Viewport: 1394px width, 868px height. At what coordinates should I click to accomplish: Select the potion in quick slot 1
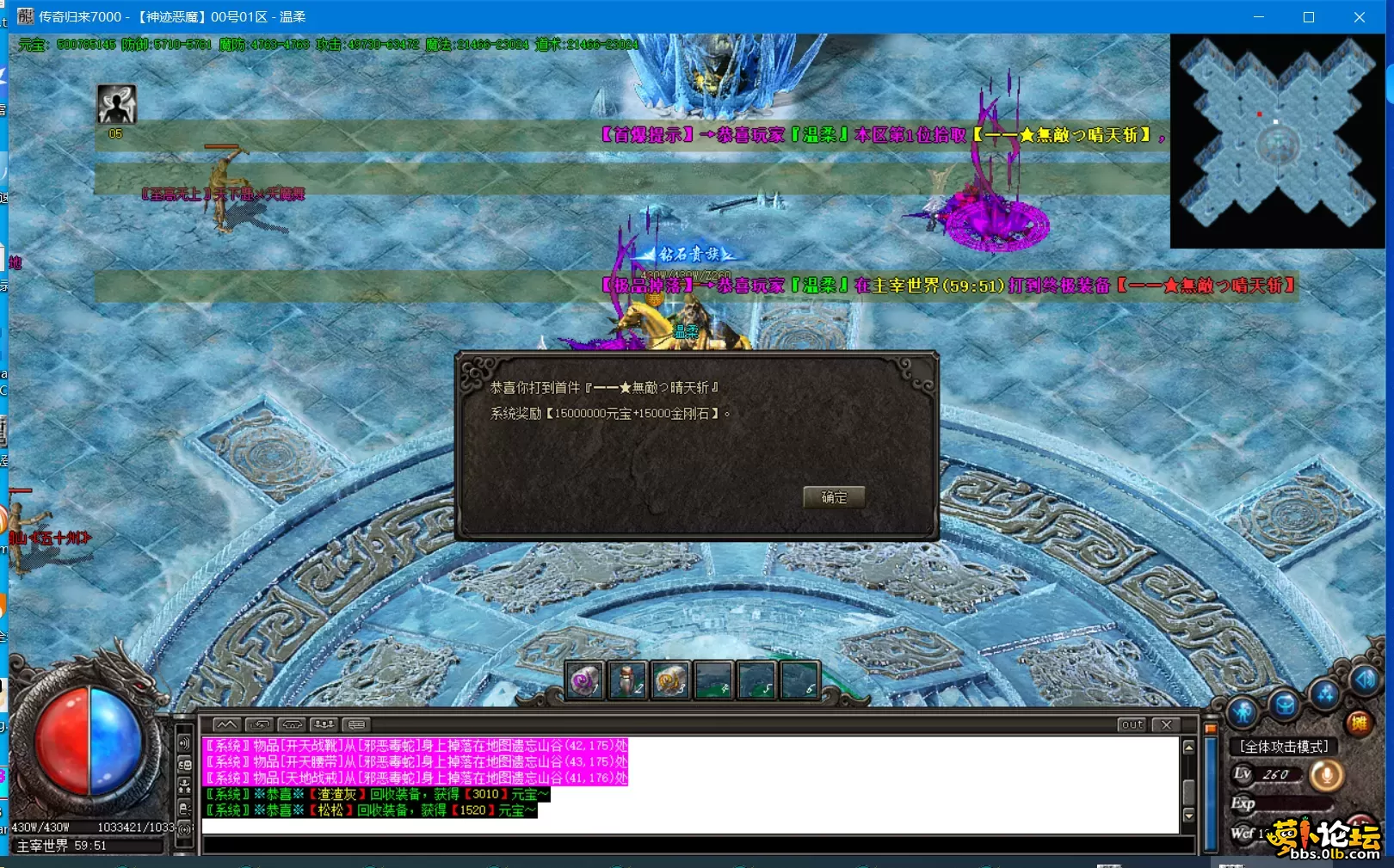(x=583, y=680)
